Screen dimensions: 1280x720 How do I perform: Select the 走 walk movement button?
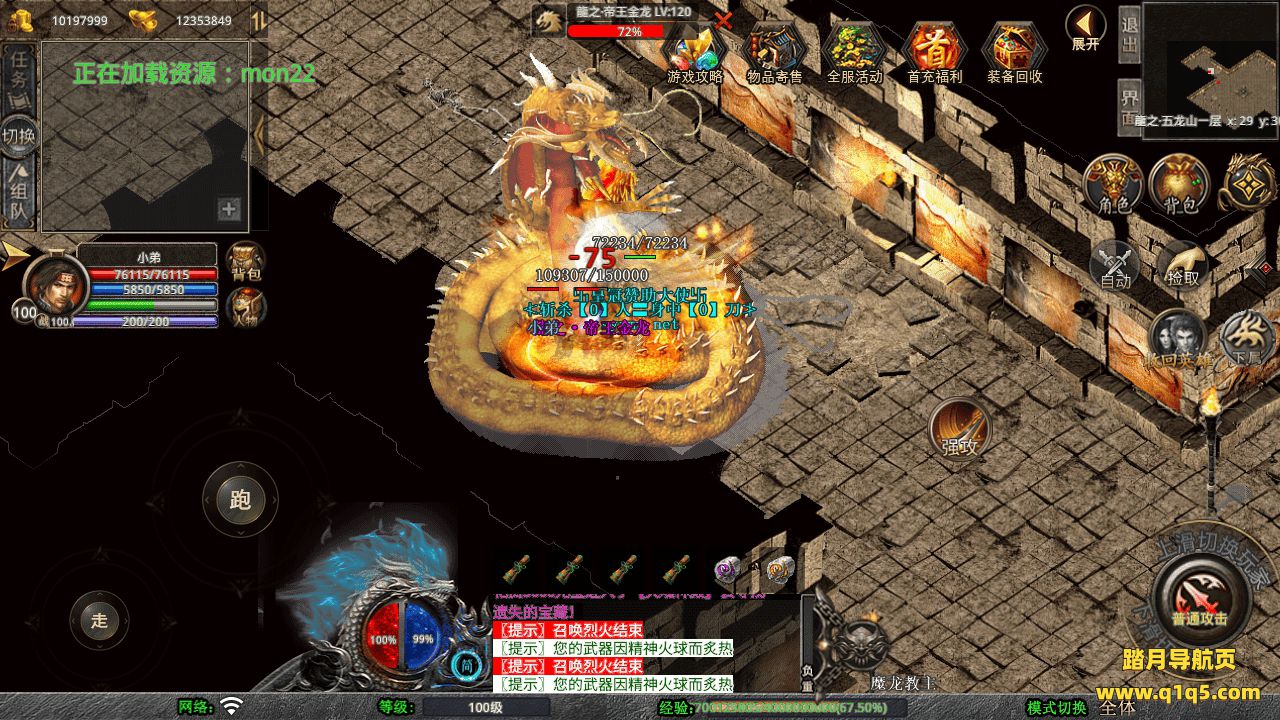click(99, 620)
